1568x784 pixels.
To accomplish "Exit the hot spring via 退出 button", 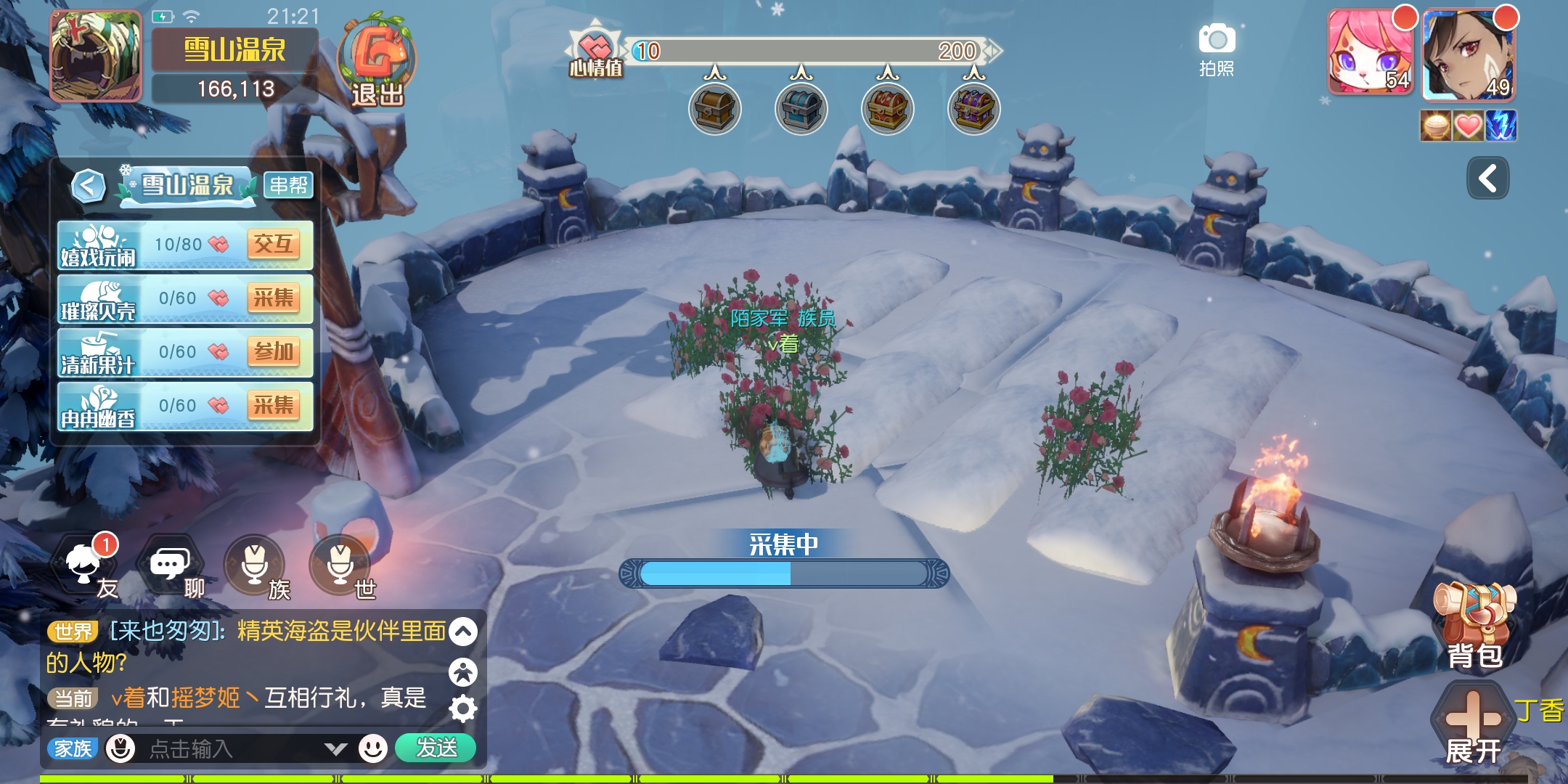I will pos(377,63).
